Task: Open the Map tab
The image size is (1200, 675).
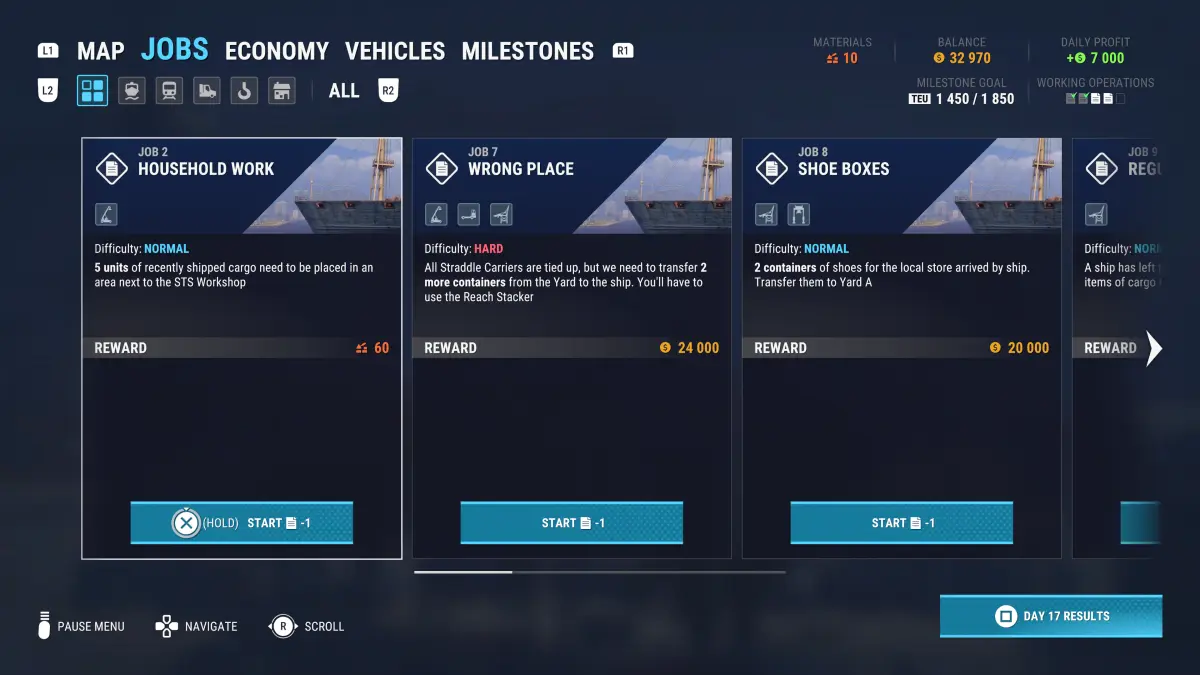Action: click(100, 51)
